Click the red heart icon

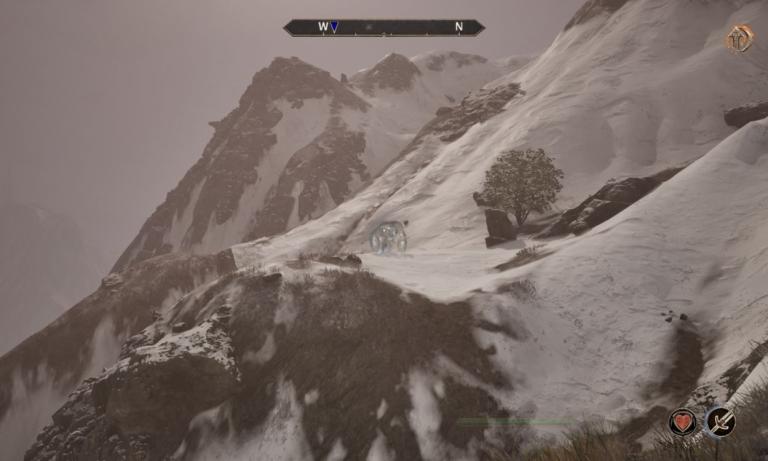[x=683, y=422]
